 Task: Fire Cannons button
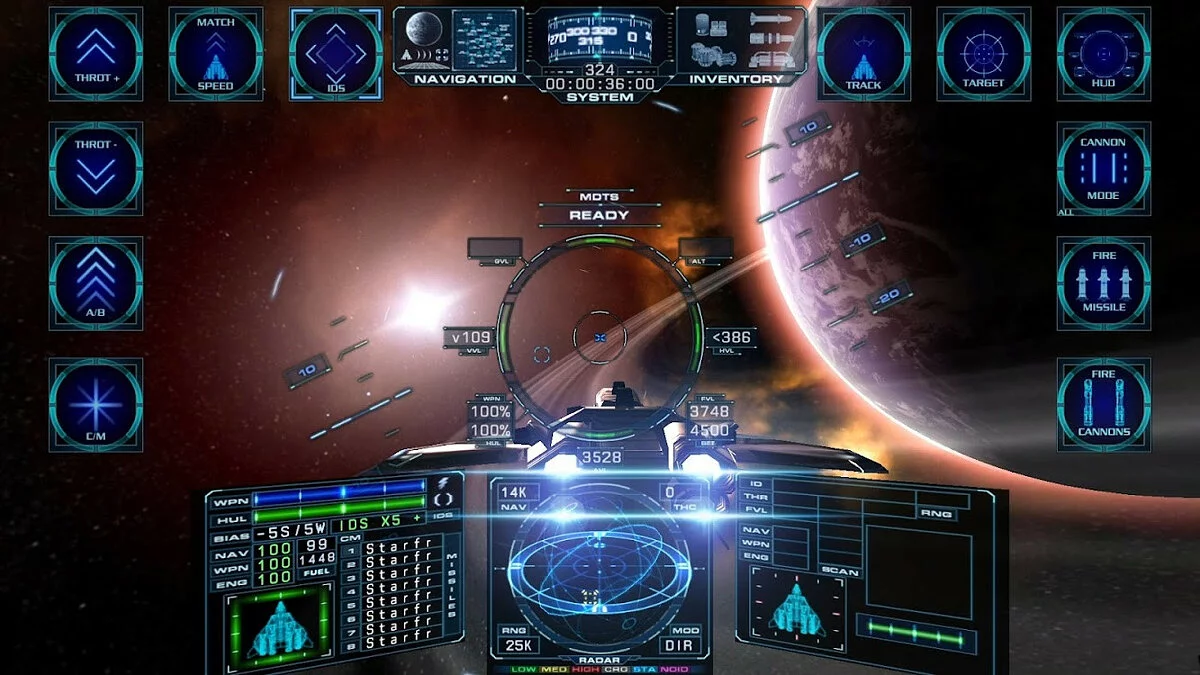1103,404
